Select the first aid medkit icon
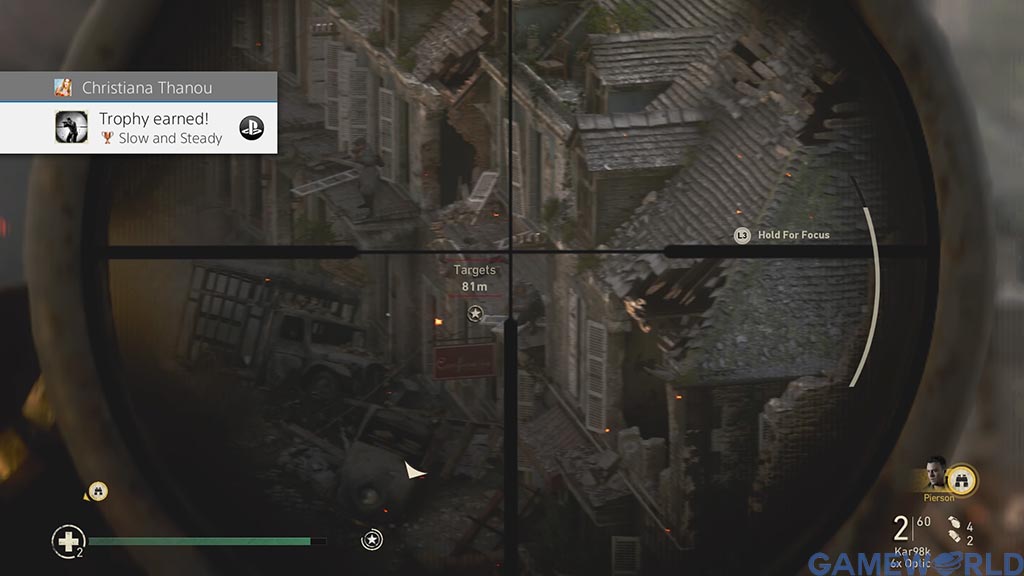 [67, 541]
